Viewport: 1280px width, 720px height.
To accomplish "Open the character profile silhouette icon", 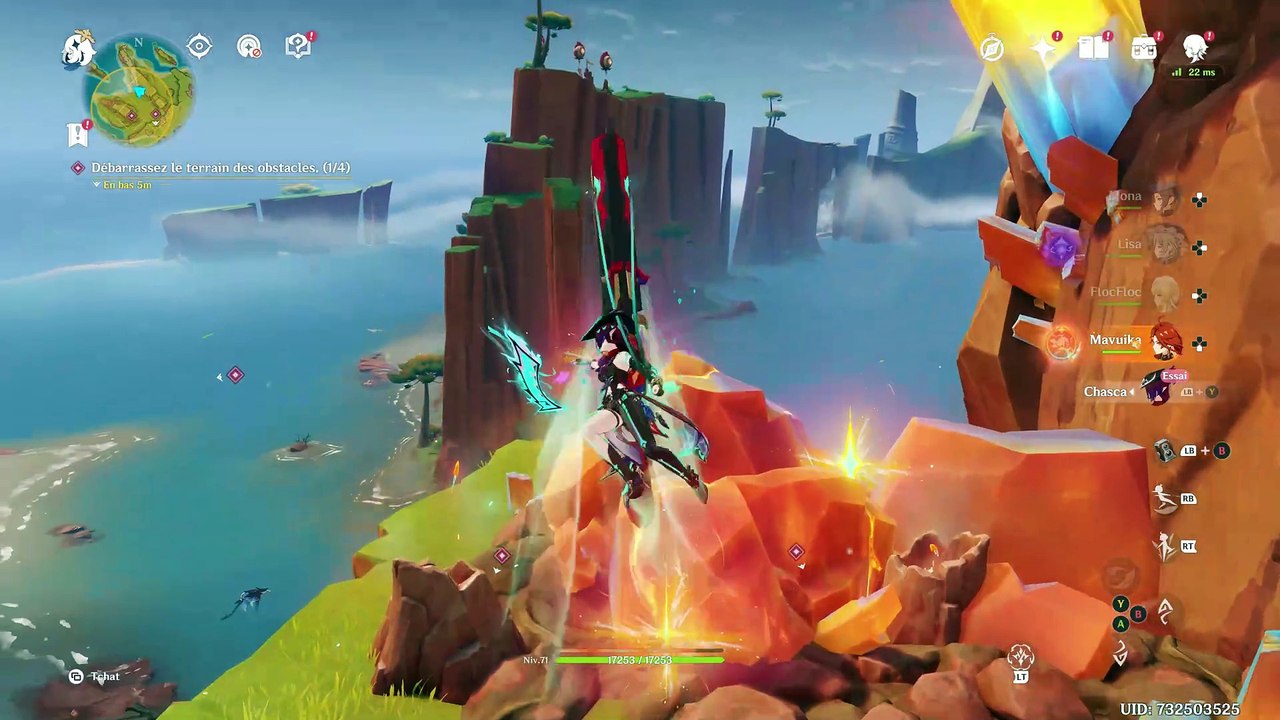I will [1195, 47].
